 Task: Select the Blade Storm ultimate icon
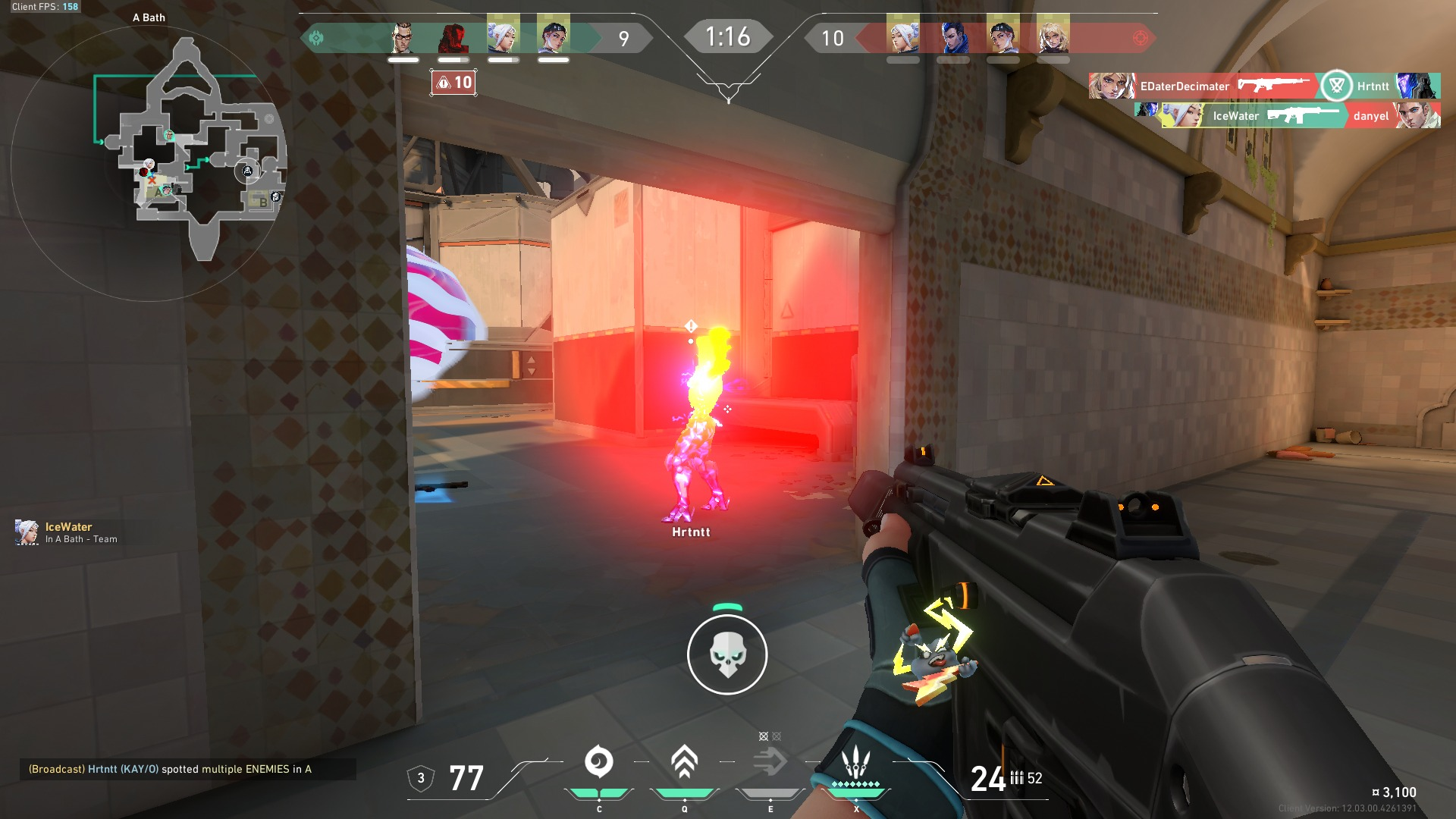tap(855, 762)
